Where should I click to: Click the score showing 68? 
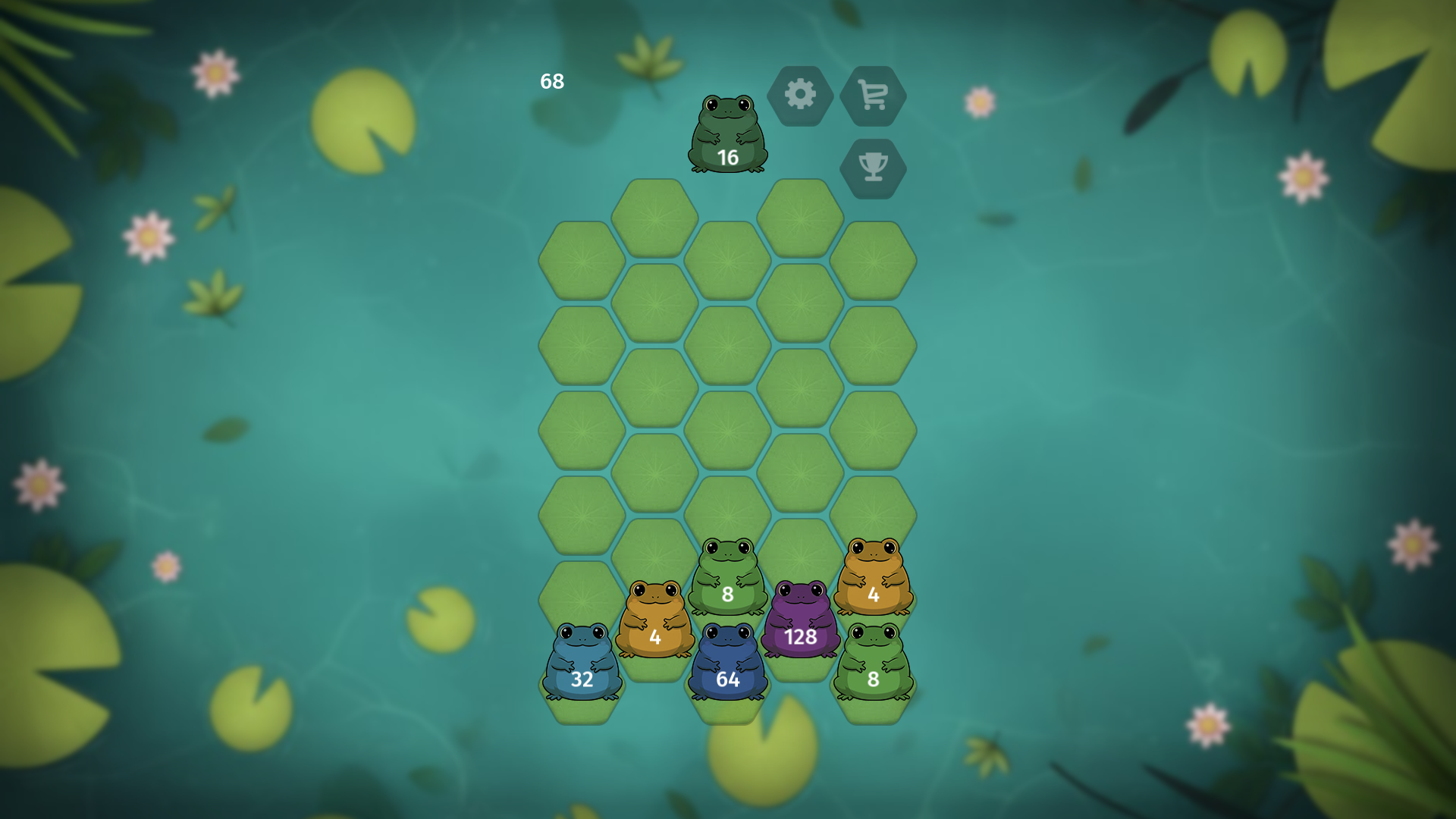coord(551,82)
